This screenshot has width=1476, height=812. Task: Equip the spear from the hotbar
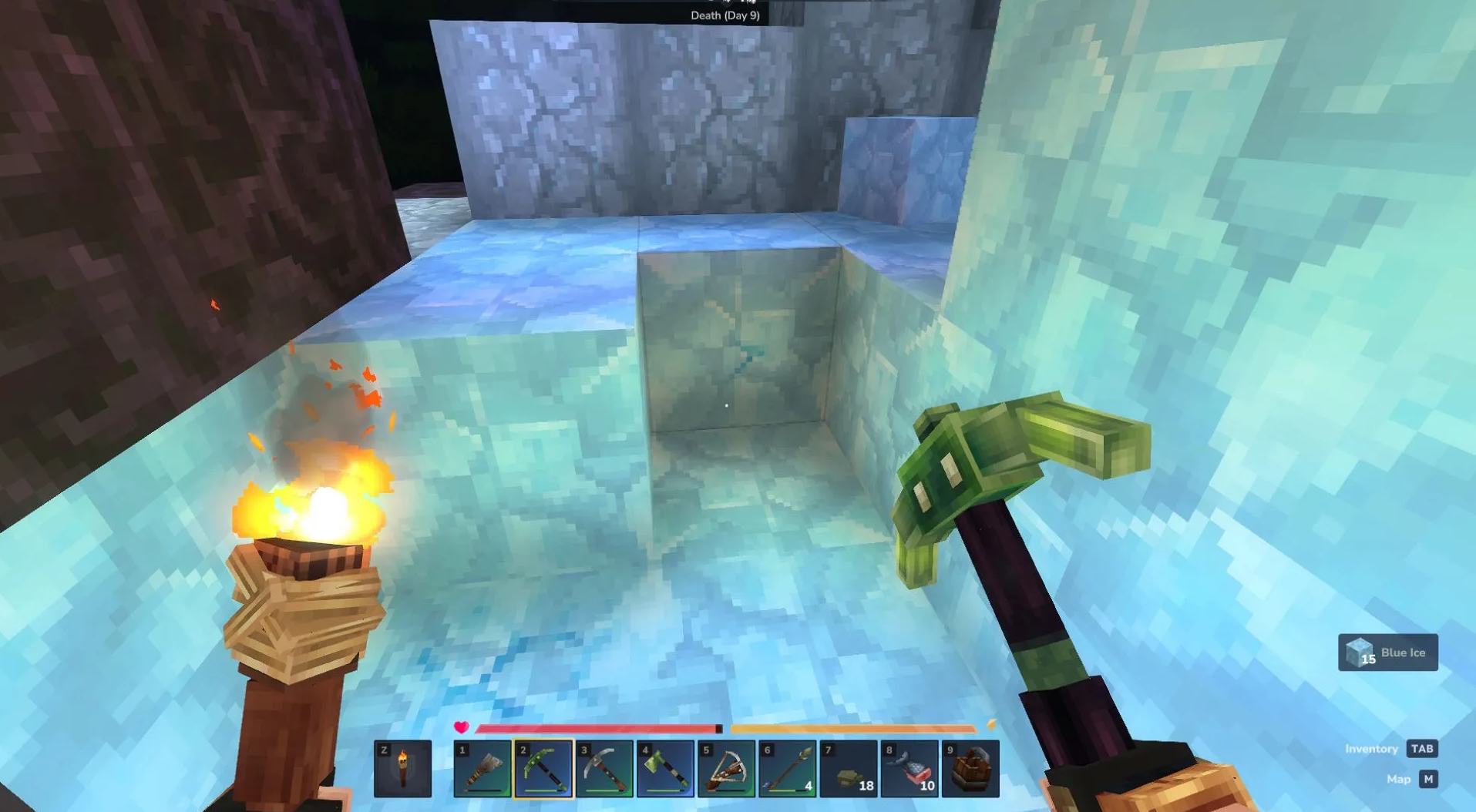(787, 768)
